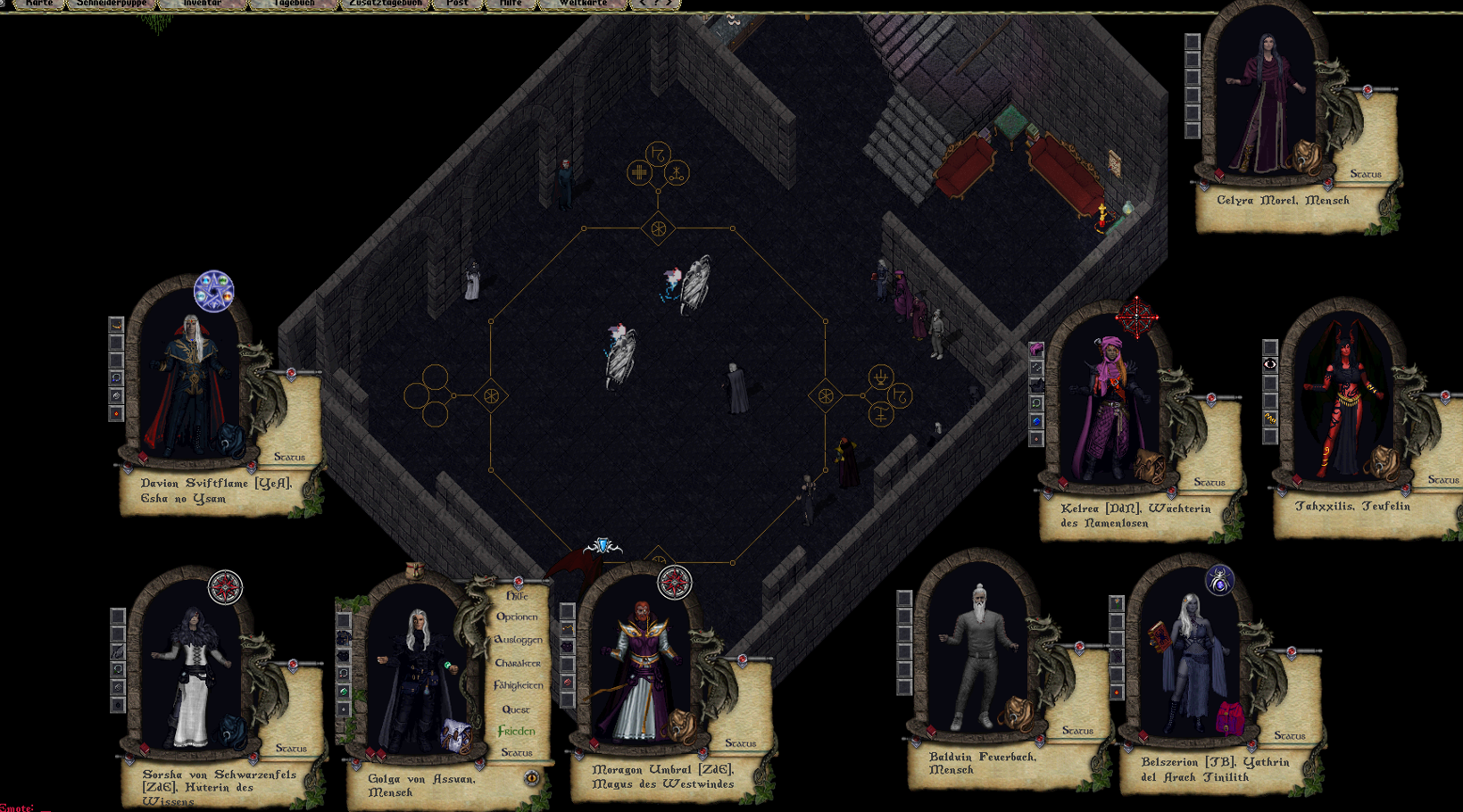
Task: Toggle the green Frieden mode button
Action: pos(517,731)
